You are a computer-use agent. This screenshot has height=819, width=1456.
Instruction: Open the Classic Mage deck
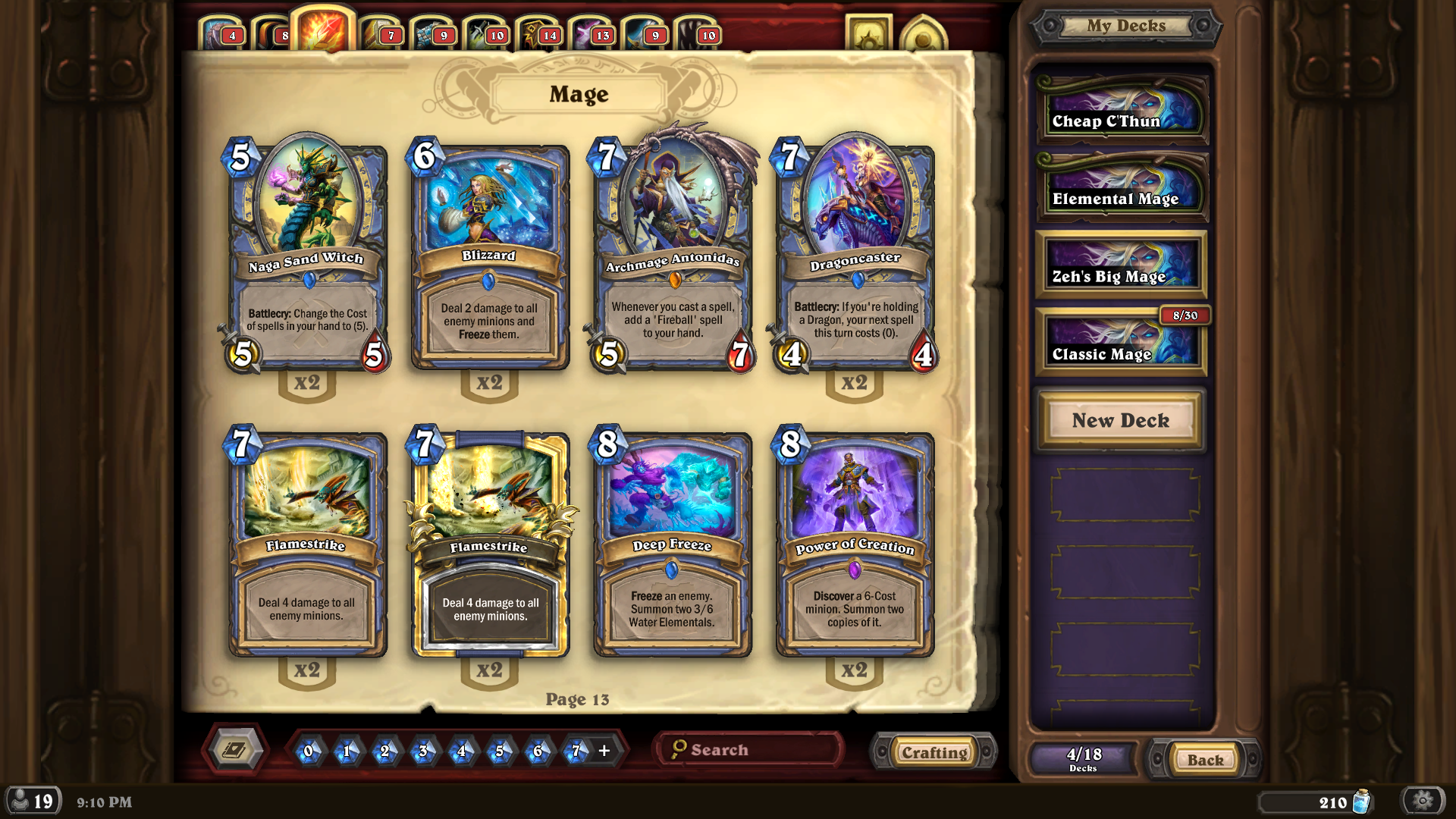point(1121,344)
